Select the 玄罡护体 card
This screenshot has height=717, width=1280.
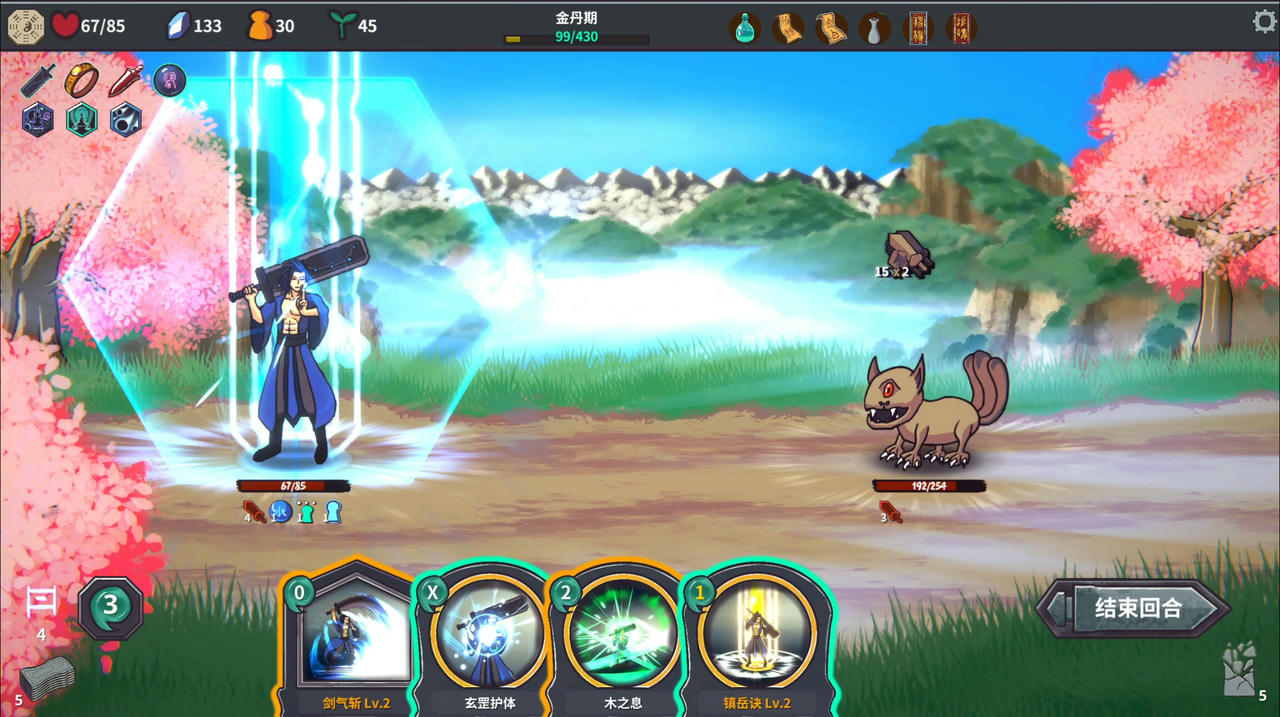coord(489,640)
